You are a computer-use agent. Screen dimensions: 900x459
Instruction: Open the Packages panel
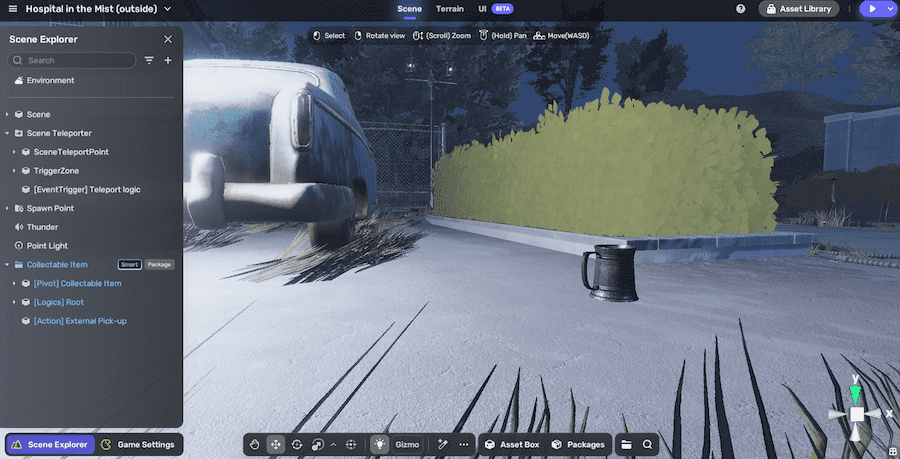(578, 445)
